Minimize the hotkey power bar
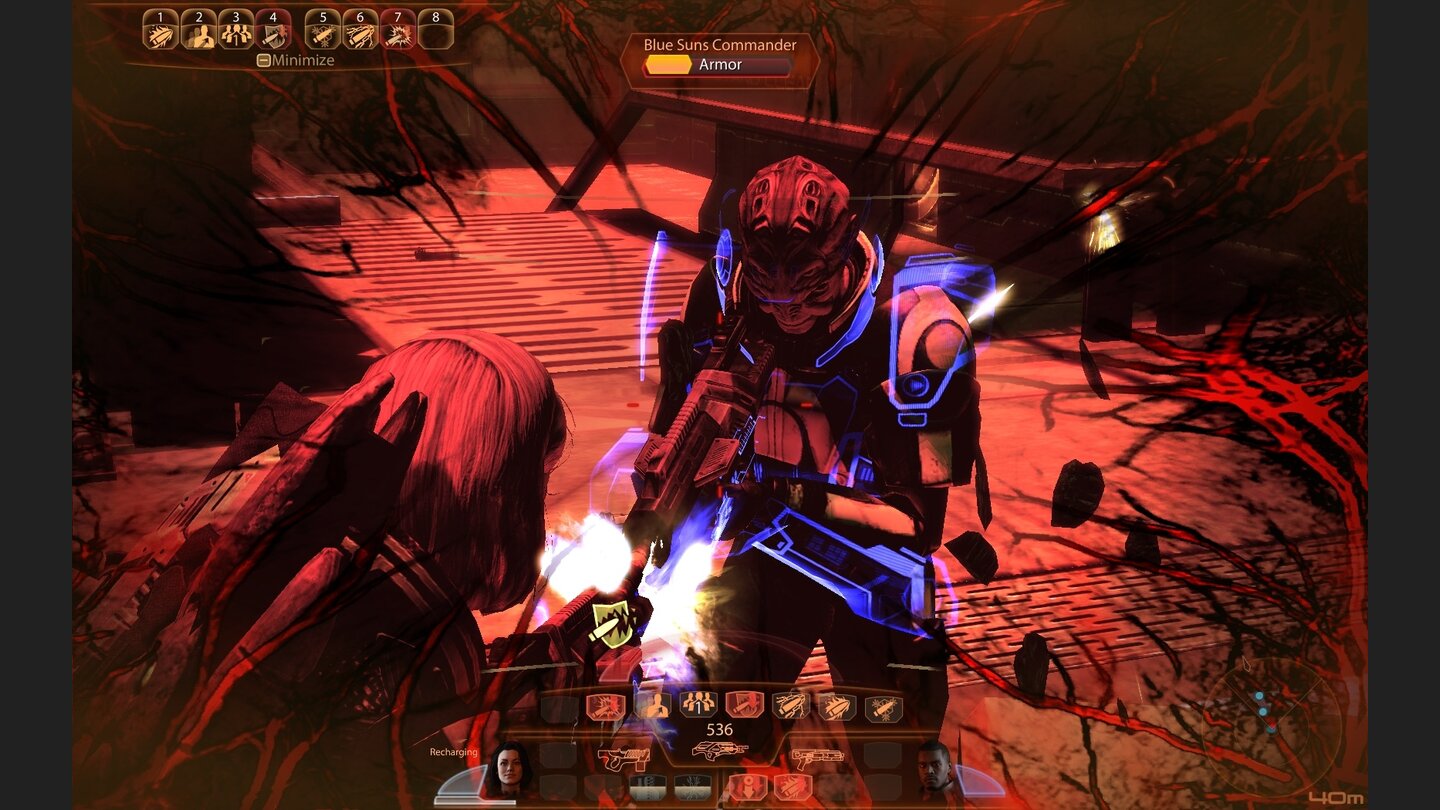 click(295, 60)
